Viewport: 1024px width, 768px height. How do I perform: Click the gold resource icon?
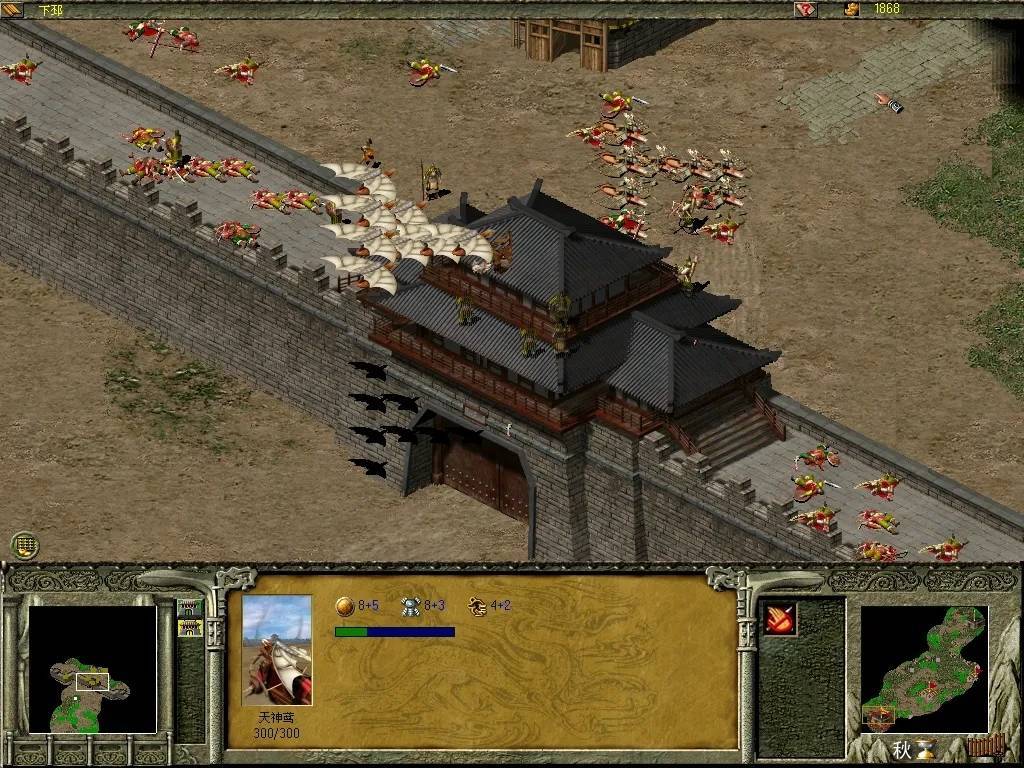(x=852, y=9)
